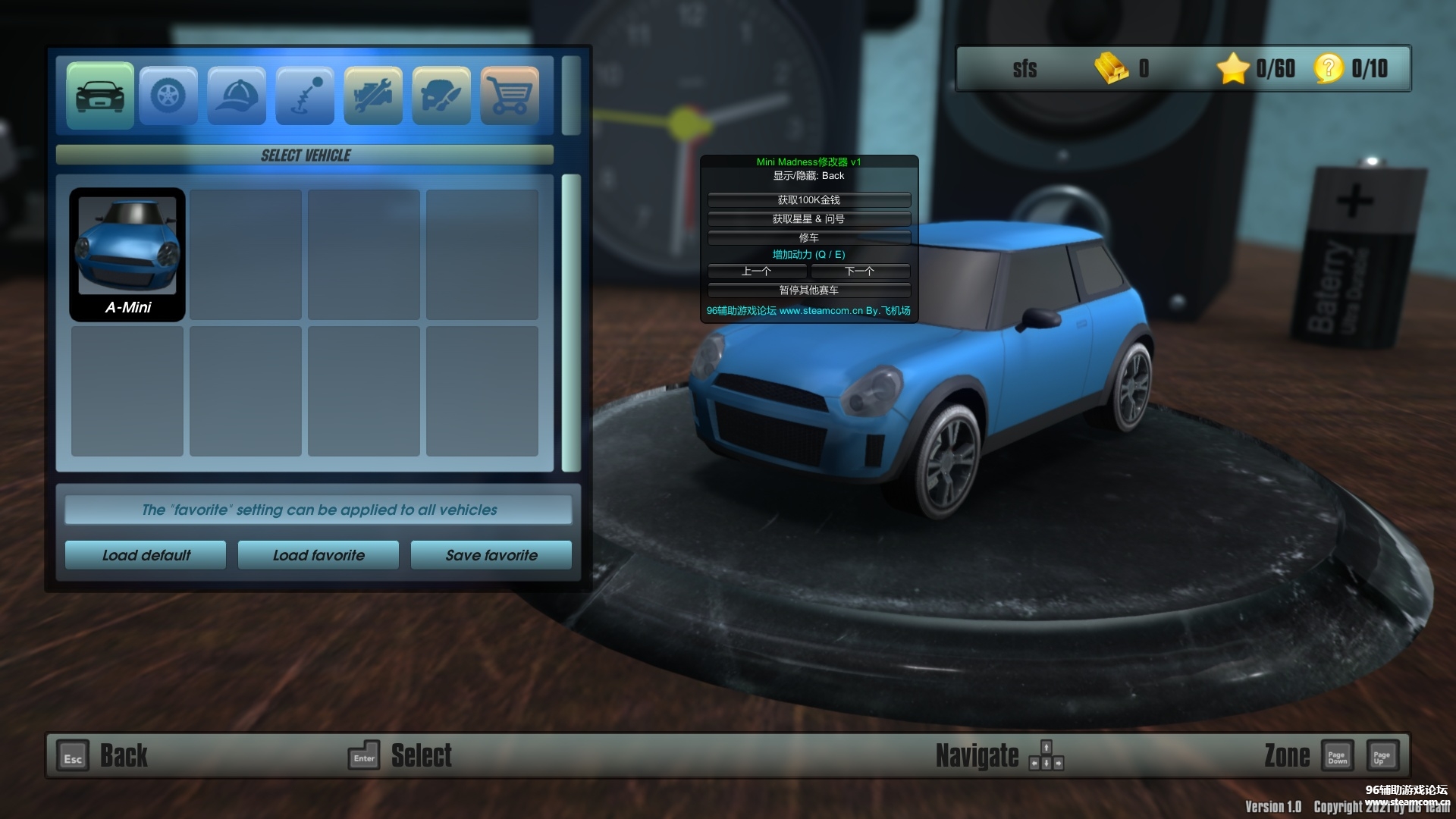Open the cap accessories tab
Viewport: 1456px width, 819px height.
tap(237, 96)
